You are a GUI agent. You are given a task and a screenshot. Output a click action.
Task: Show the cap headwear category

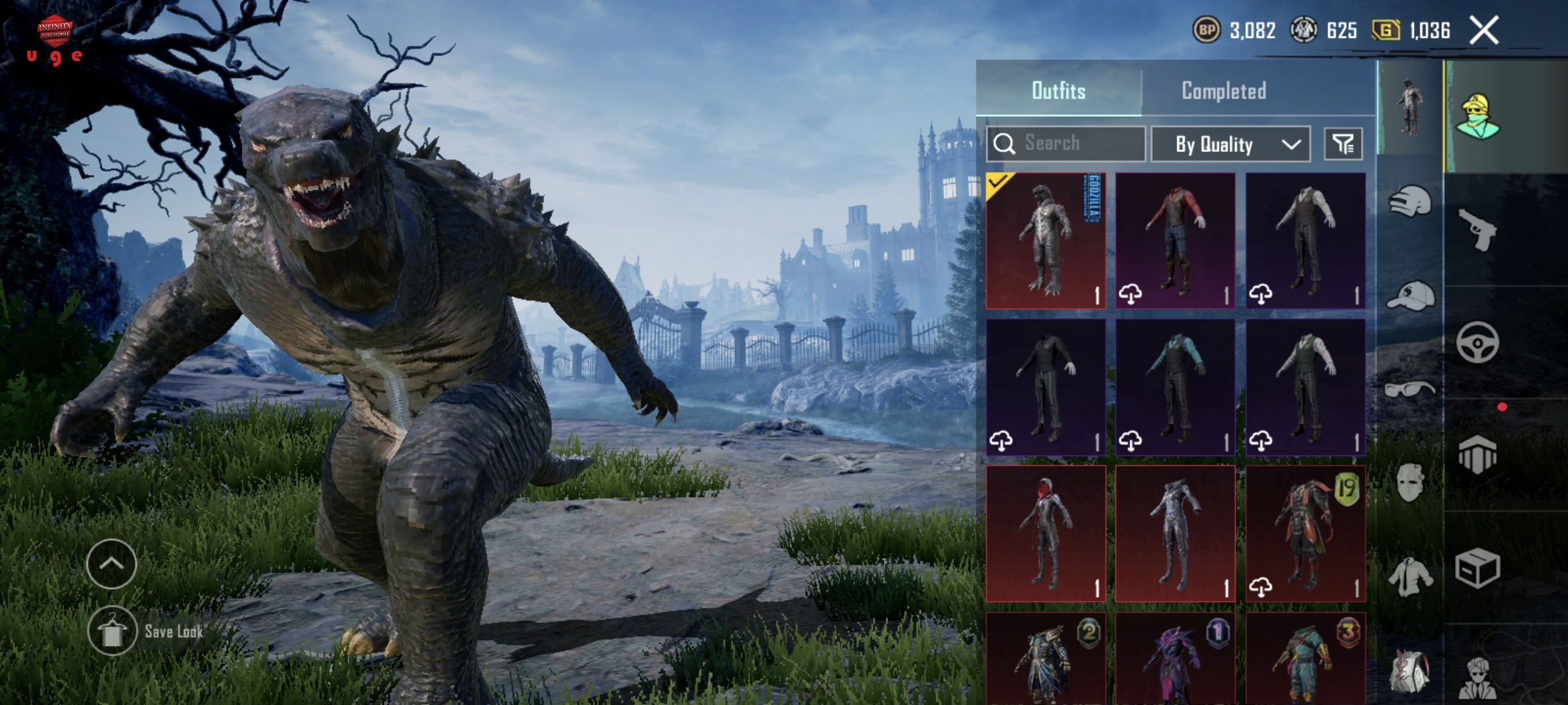(x=1410, y=296)
